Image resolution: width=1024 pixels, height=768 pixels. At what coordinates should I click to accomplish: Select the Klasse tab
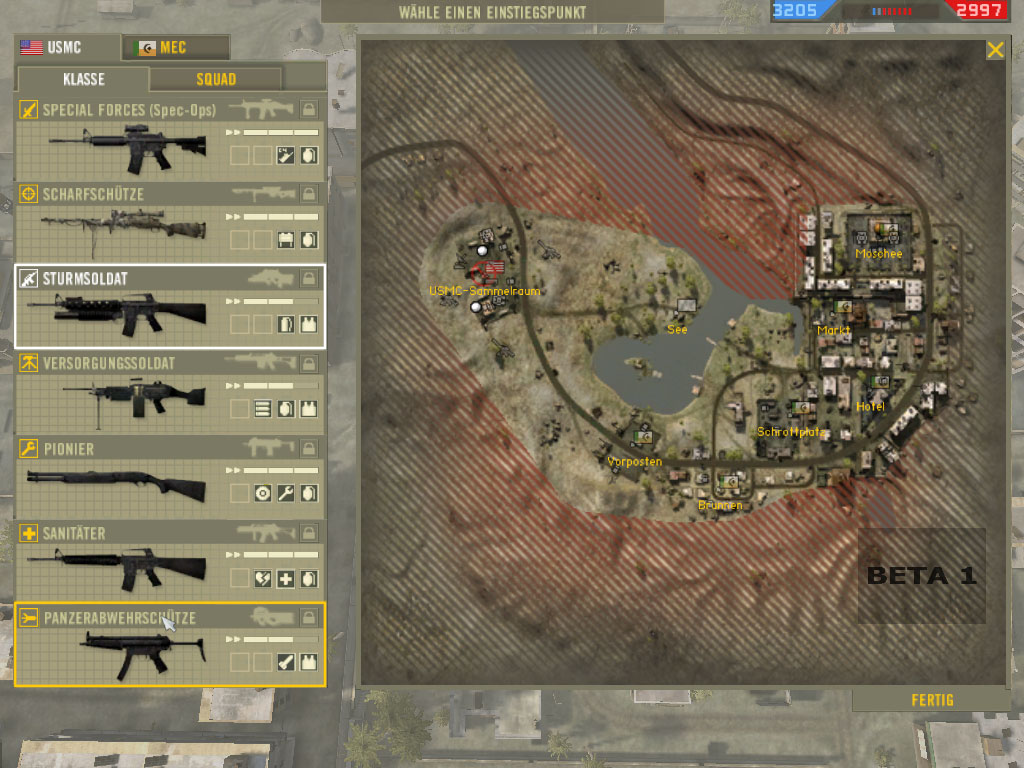[85, 79]
